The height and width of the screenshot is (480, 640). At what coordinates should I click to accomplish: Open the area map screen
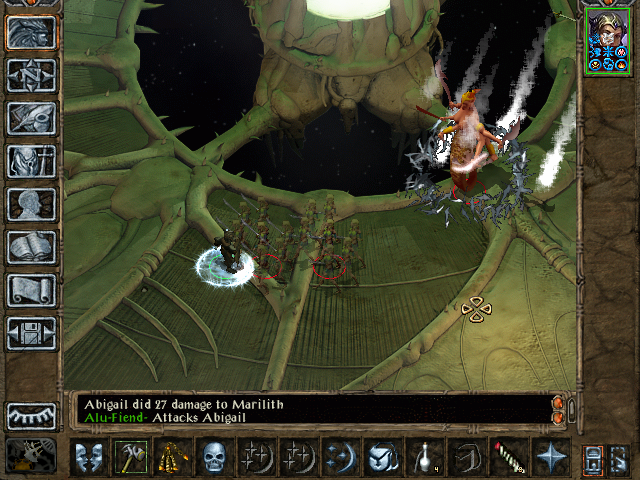point(32,76)
